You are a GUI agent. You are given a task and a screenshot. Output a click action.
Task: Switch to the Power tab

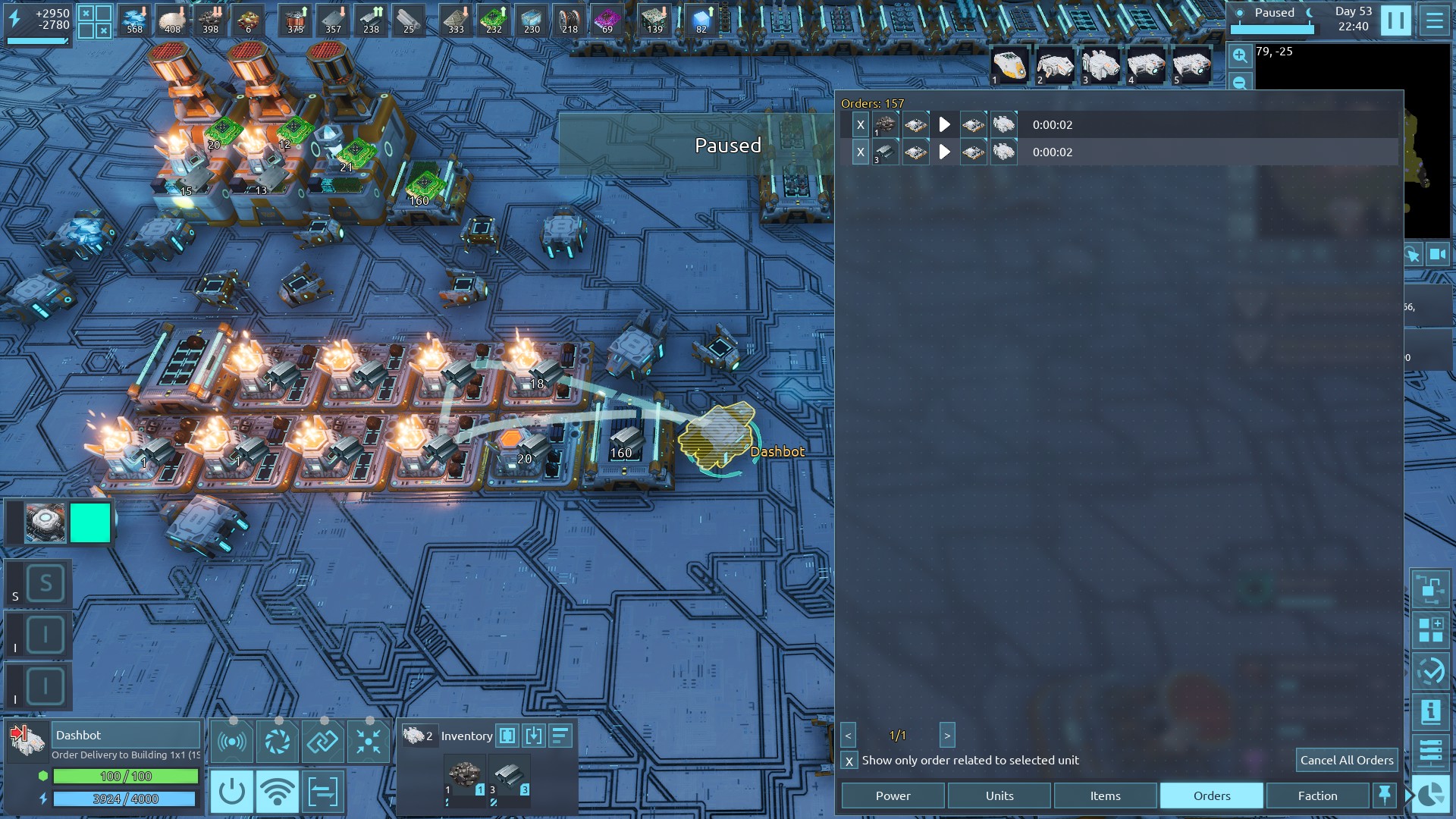pos(893,795)
